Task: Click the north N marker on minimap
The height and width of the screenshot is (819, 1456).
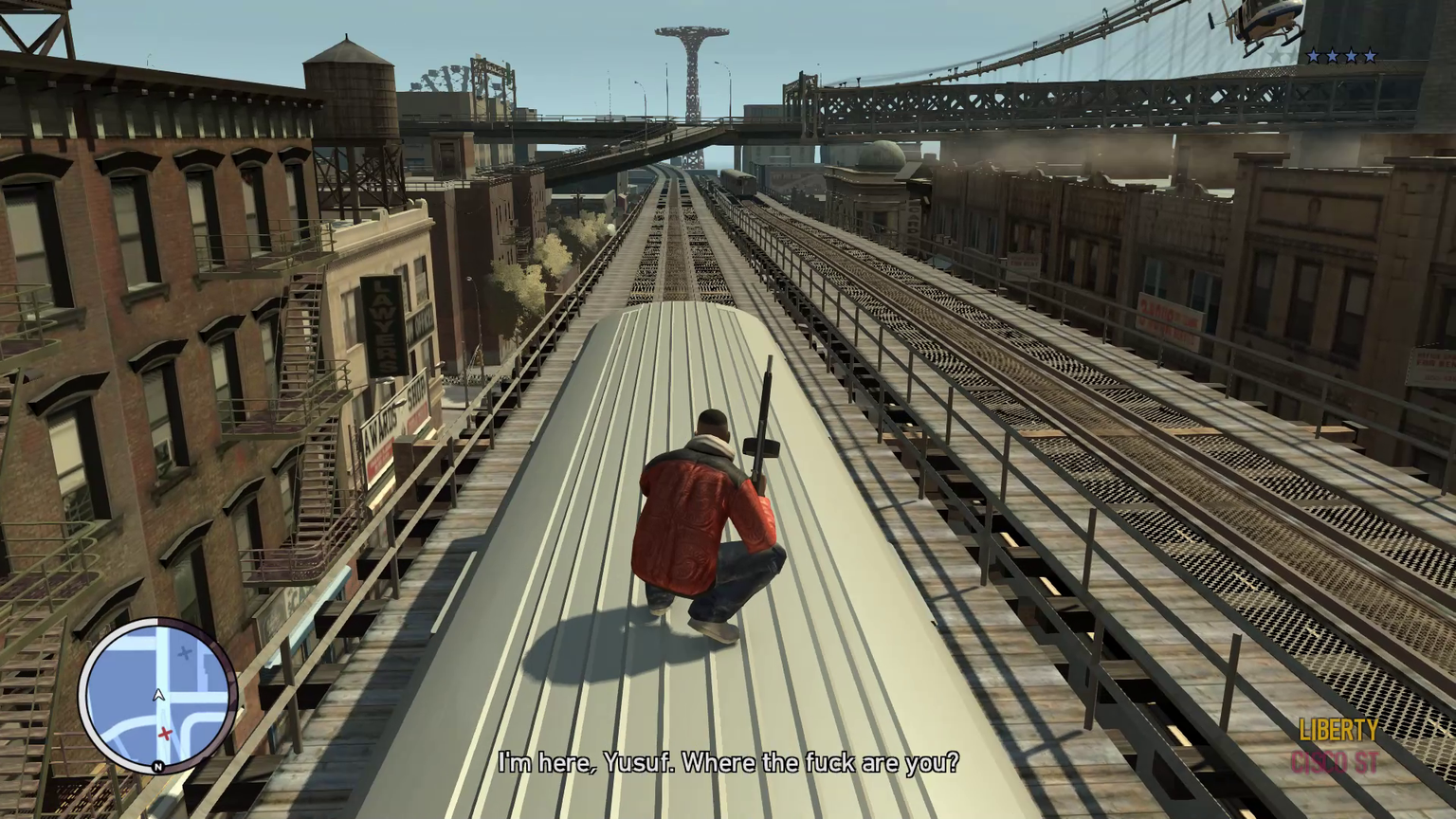Action: pos(157,766)
